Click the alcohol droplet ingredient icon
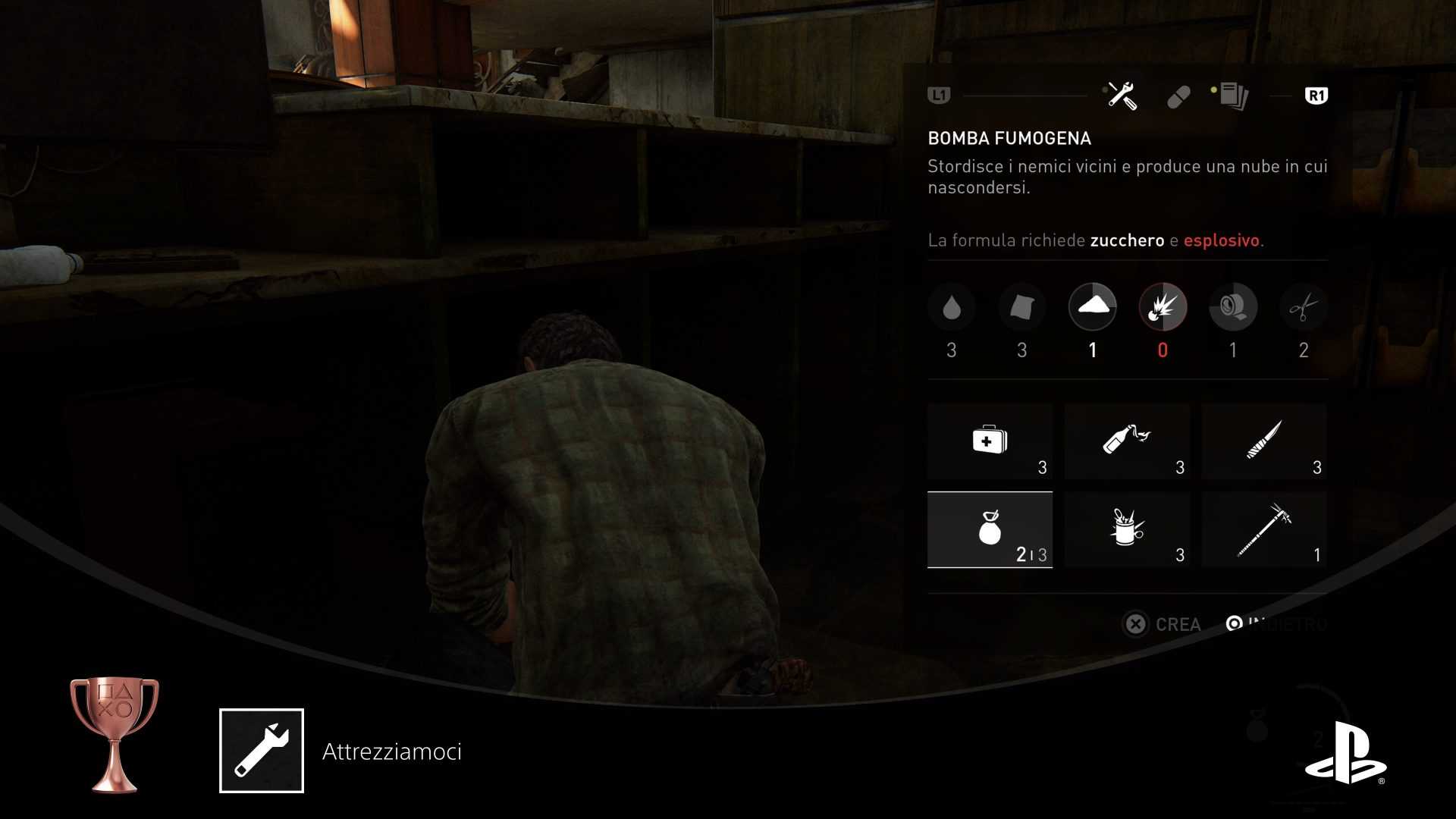The image size is (1456, 819). (951, 308)
